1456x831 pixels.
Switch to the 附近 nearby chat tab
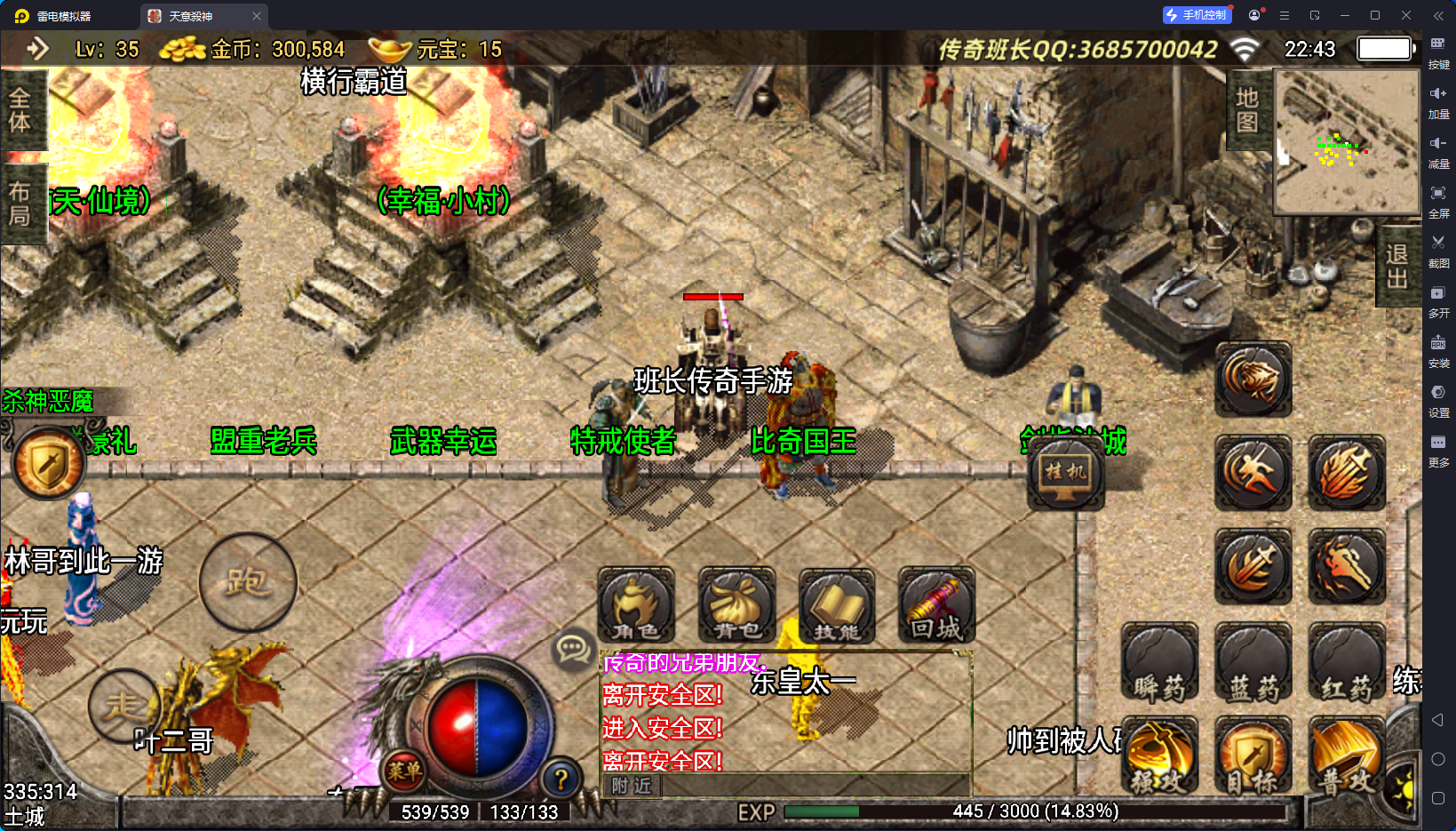coord(632,786)
